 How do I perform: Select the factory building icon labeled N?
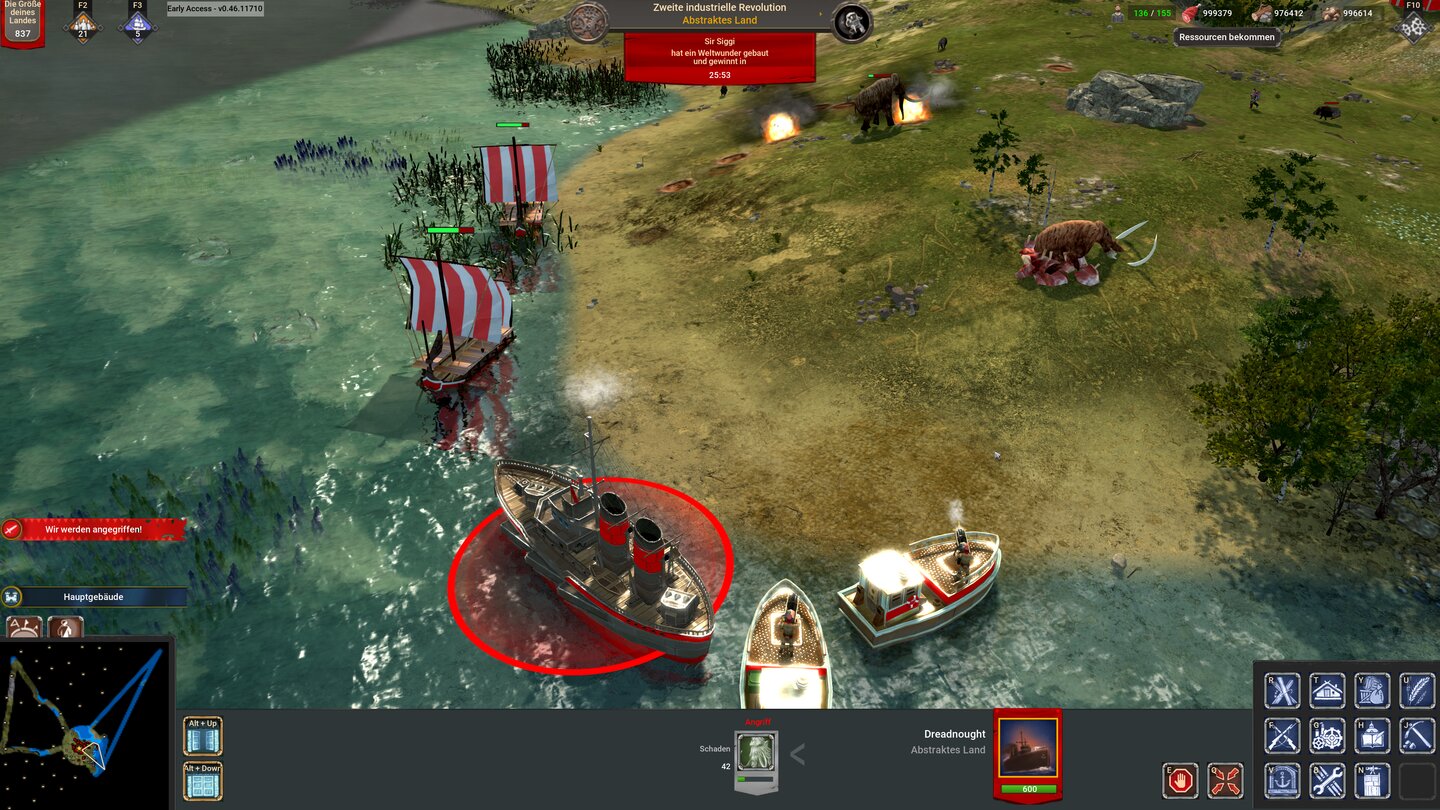coord(1372,781)
